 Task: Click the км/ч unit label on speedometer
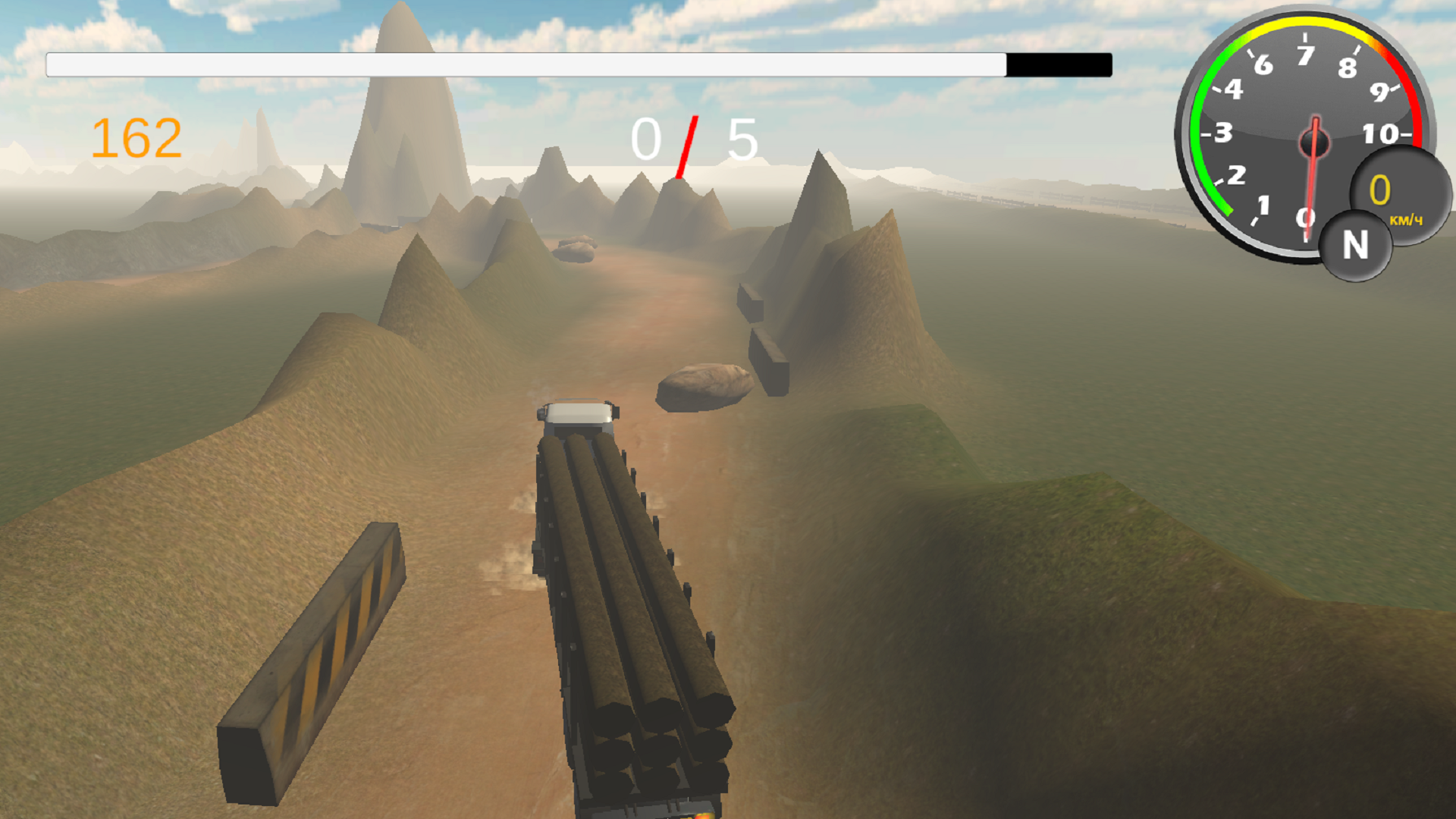click(x=1407, y=220)
